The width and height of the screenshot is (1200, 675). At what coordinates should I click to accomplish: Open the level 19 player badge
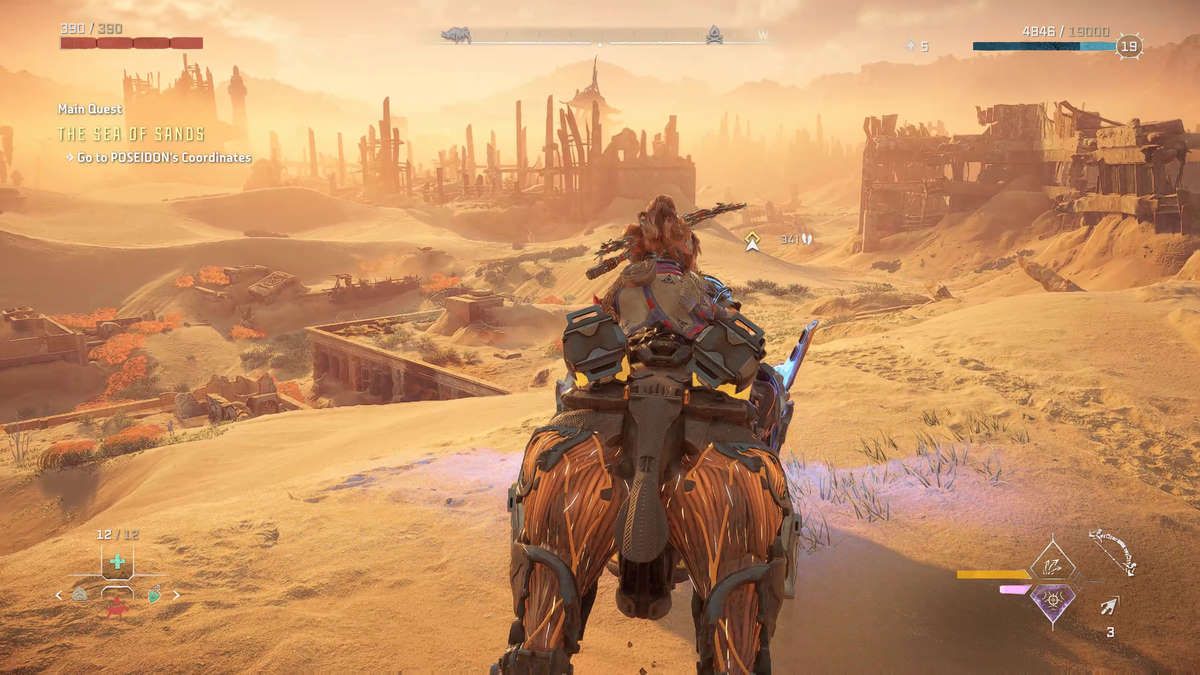(x=1129, y=46)
